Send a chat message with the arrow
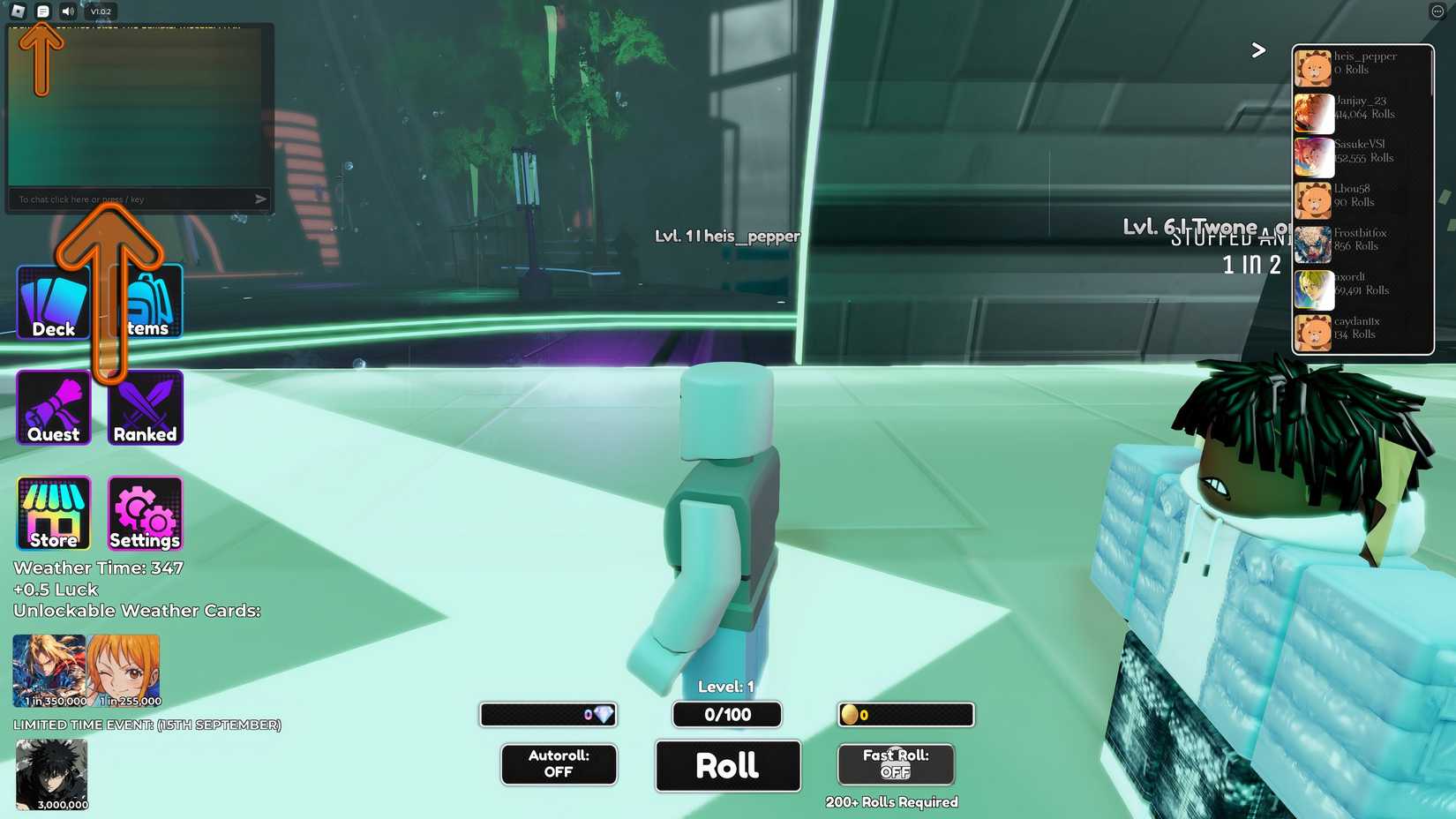The height and width of the screenshot is (819, 1456). [x=260, y=199]
